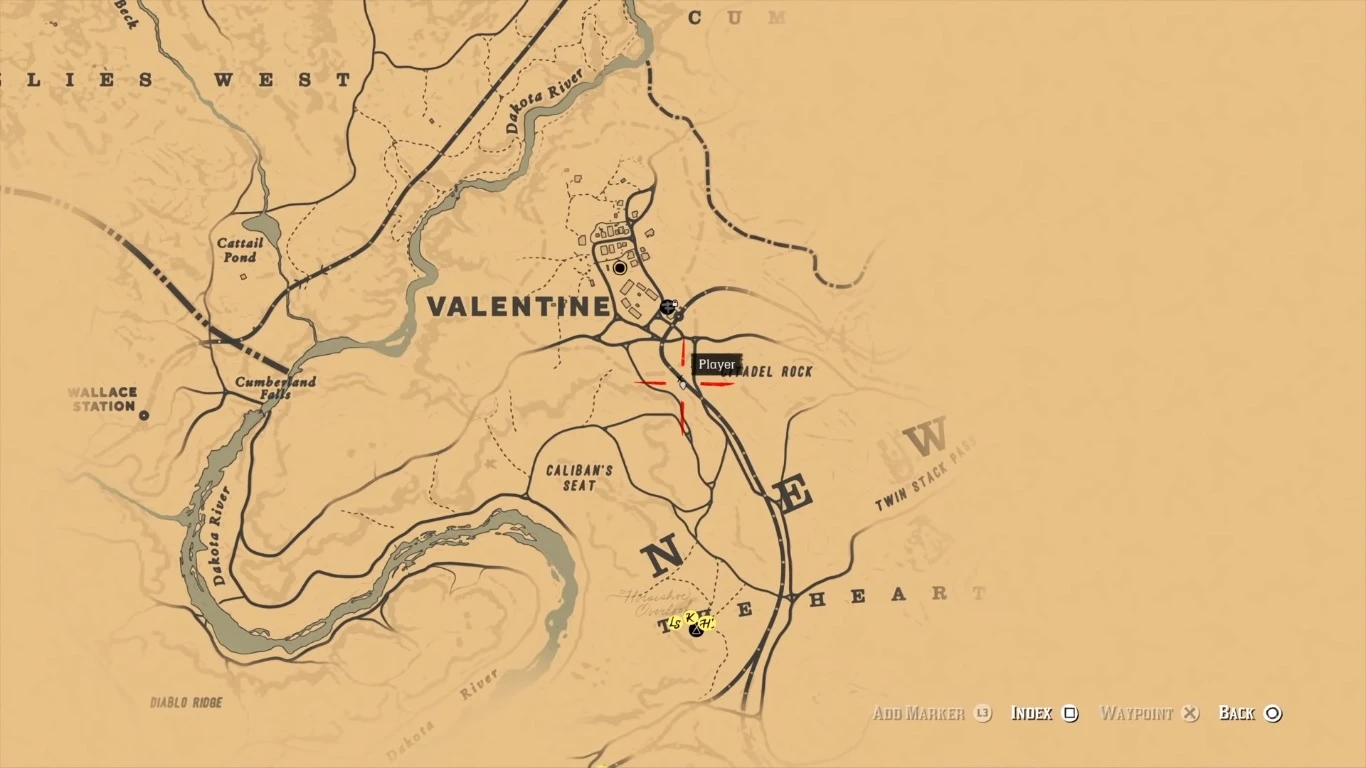Click the Add Marker L3 control
Viewport: 1366px width, 768px height.
[x=930, y=713]
